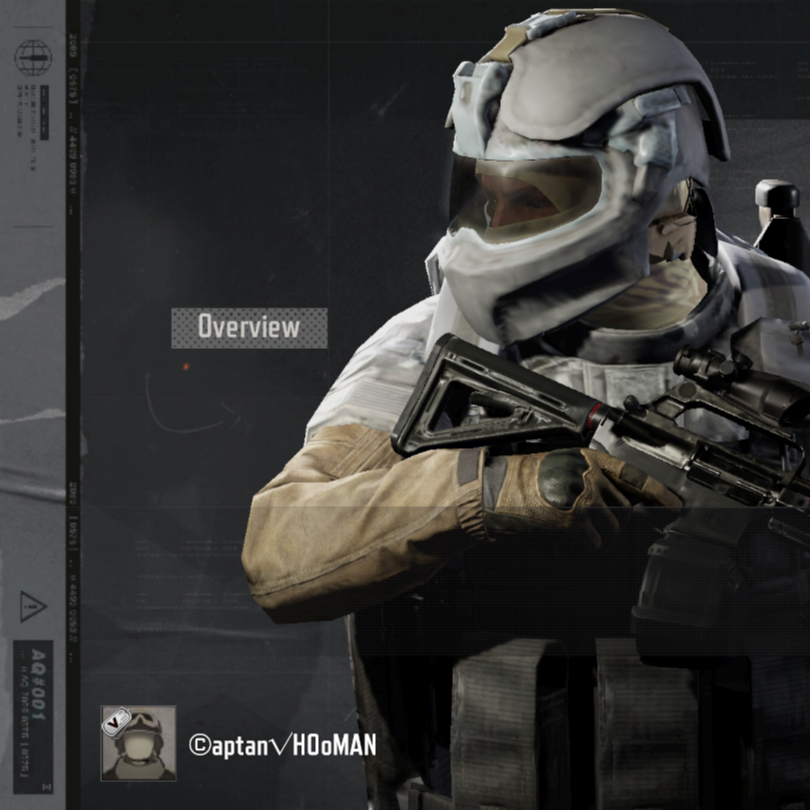Select the soldier avatar thumbnail
This screenshot has height=810, width=810.
pyautogui.click(x=138, y=743)
